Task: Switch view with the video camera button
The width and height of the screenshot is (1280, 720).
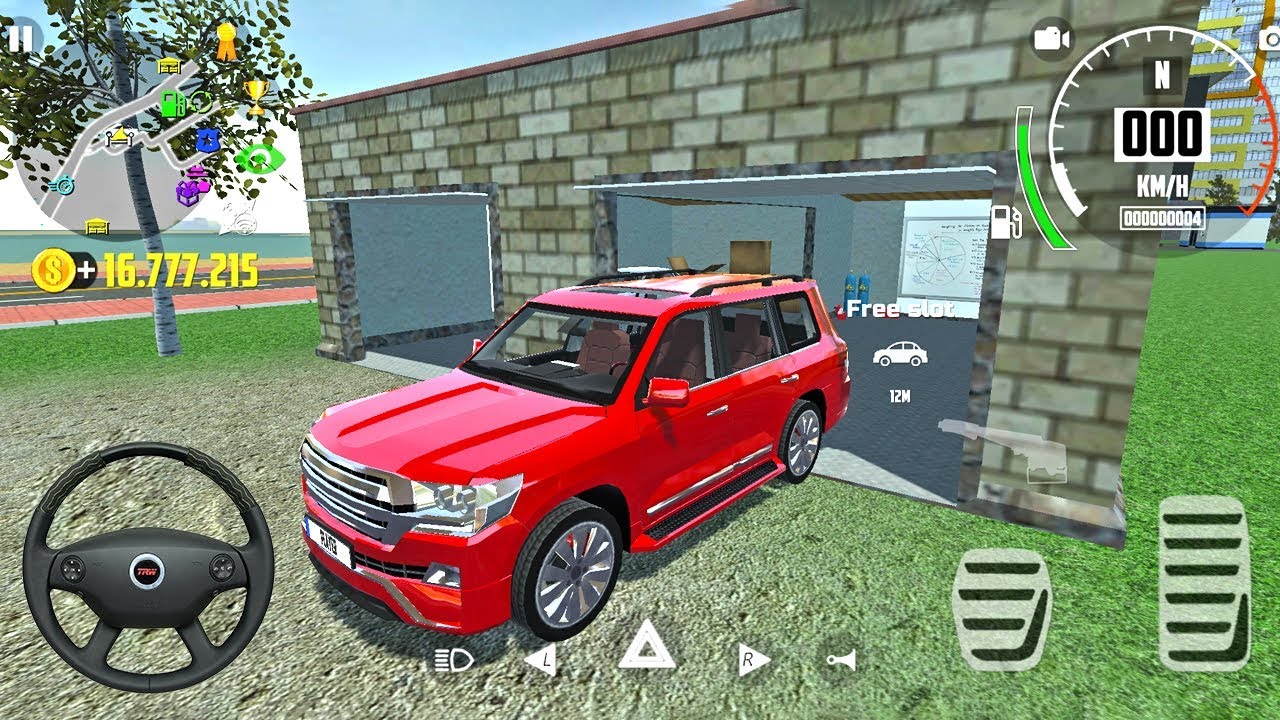Action: pos(1051,39)
